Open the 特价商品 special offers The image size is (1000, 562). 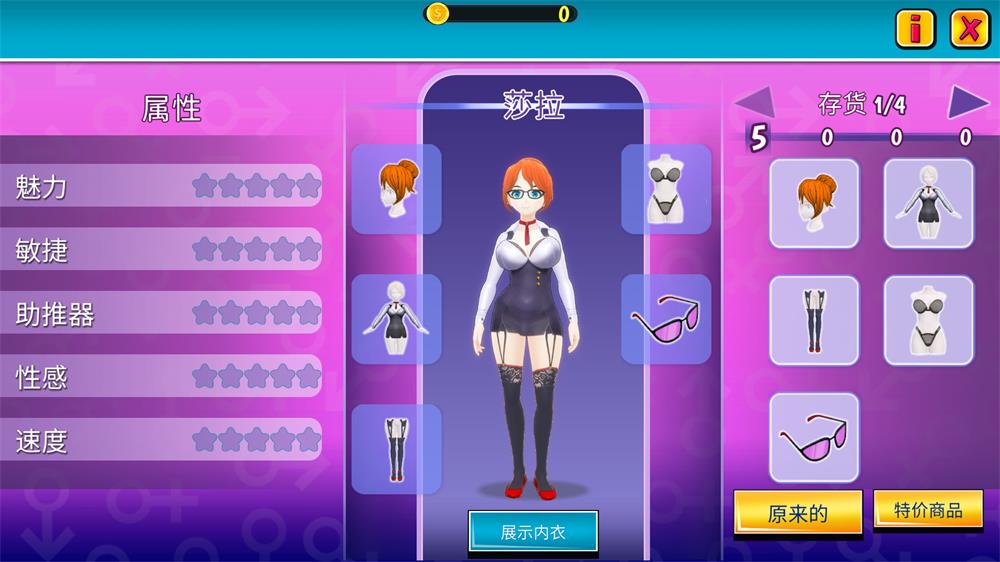[x=928, y=510]
